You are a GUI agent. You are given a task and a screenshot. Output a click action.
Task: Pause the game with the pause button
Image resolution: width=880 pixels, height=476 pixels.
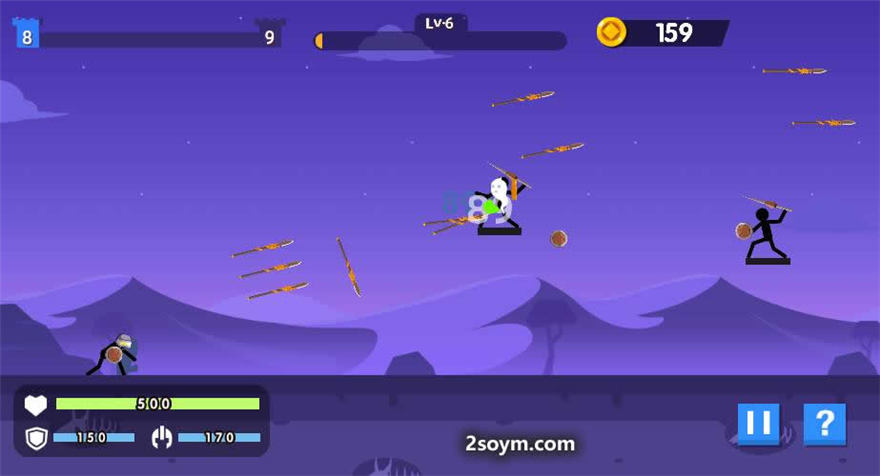click(x=758, y=424)
